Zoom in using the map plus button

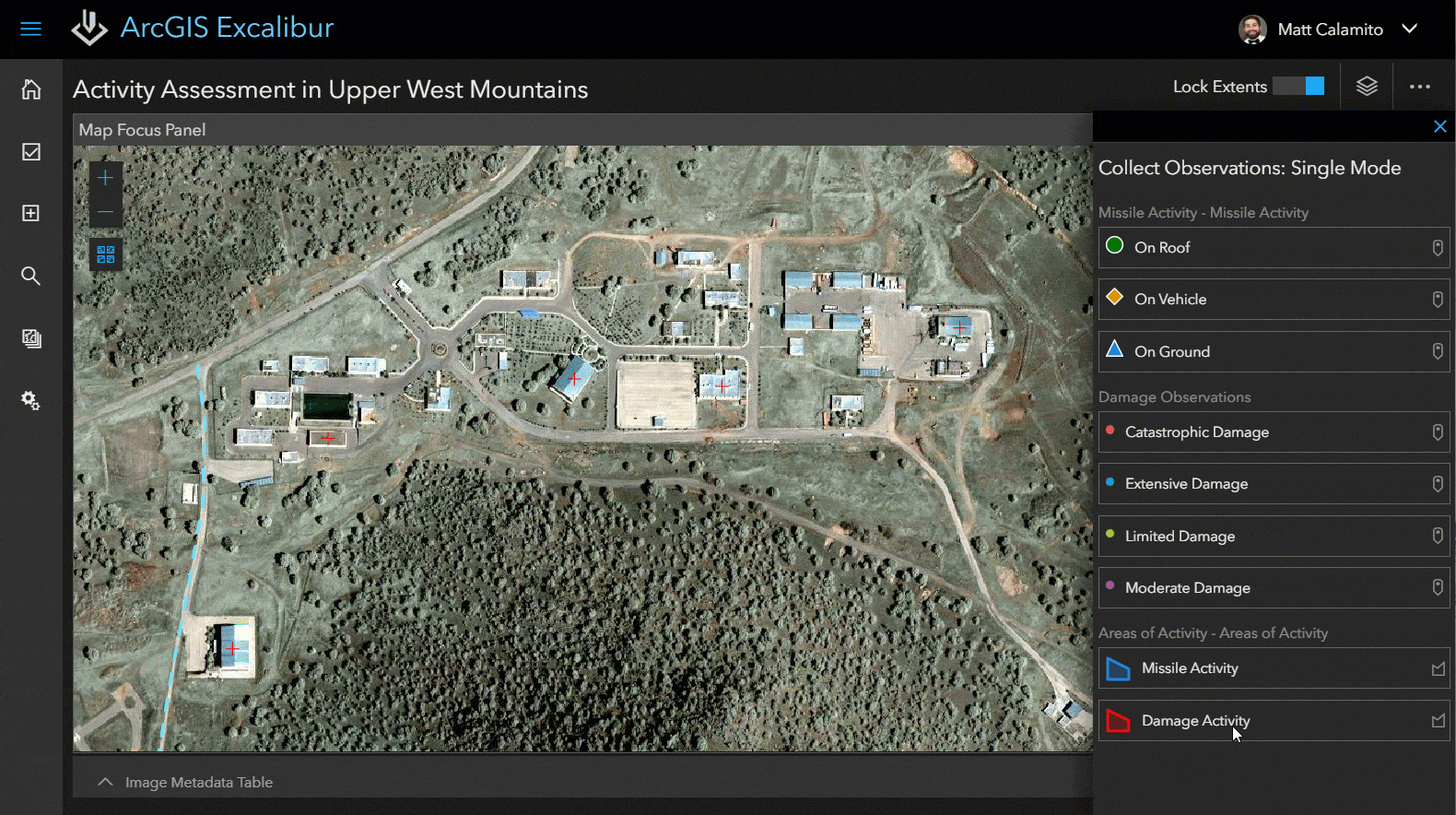tap(105, 177)
